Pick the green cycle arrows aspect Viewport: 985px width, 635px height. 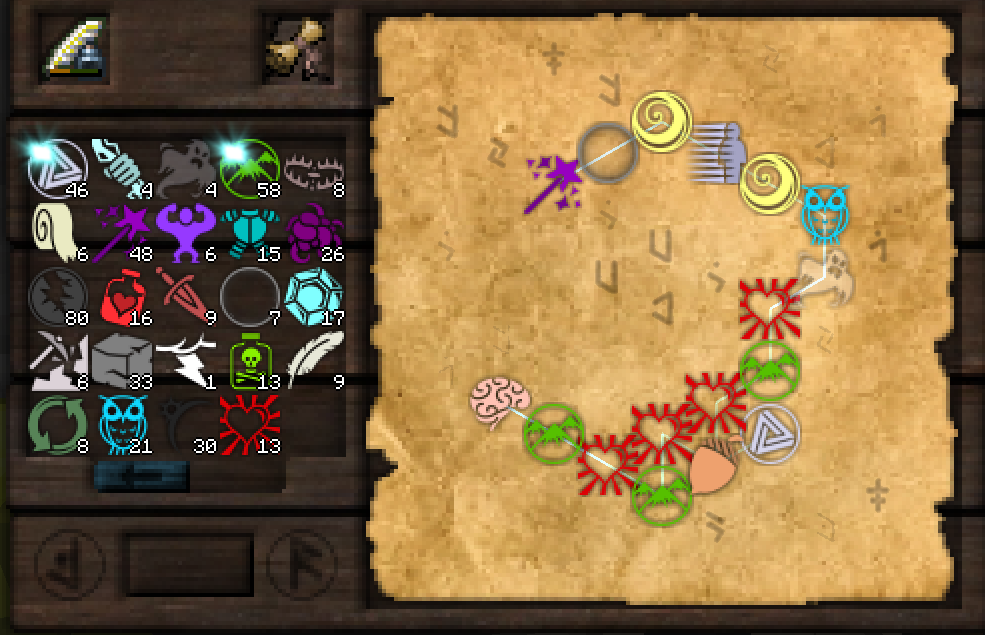pyautogui.click(x=56, y=425)
